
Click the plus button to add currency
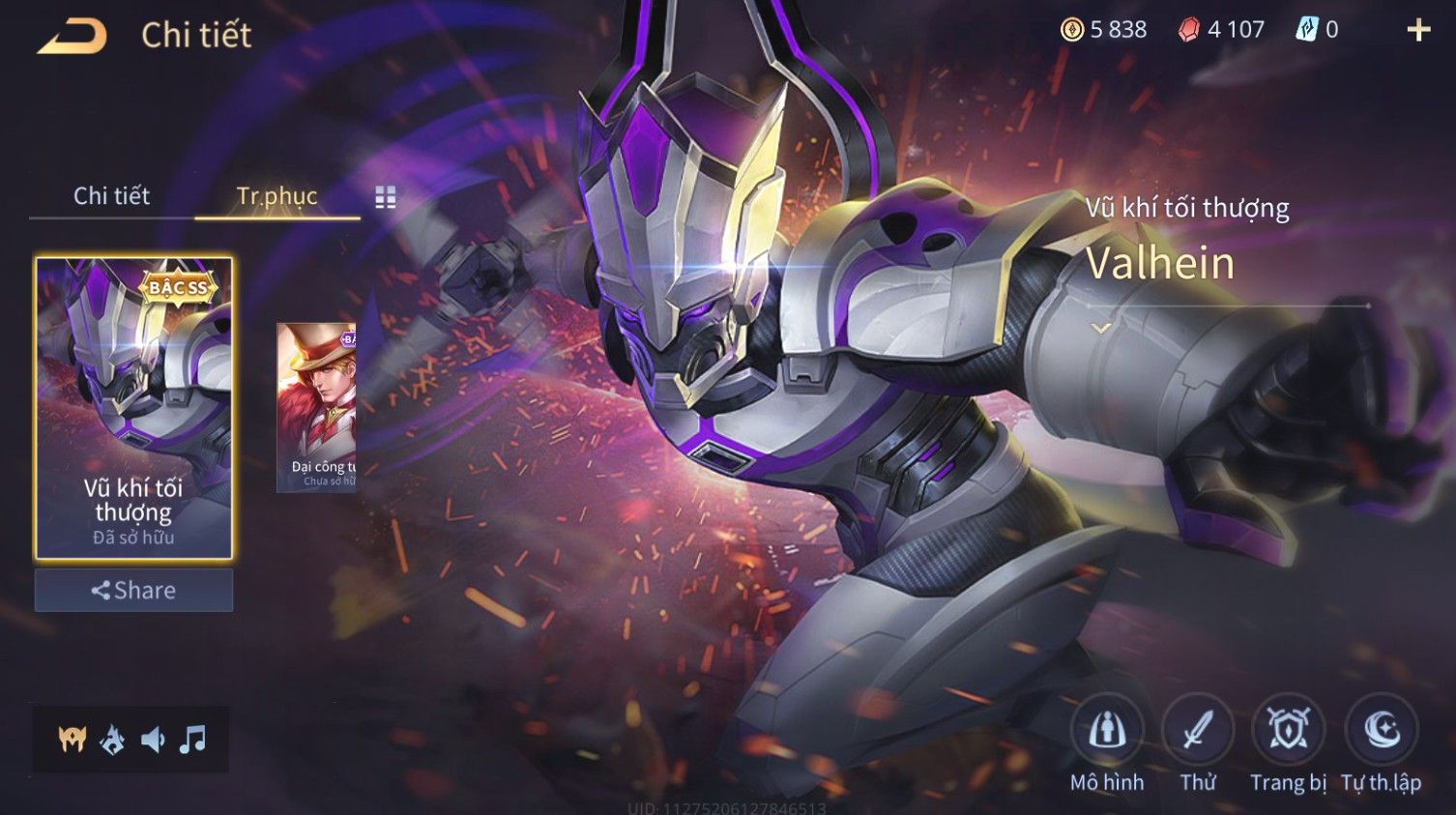tap(1417, 30)
